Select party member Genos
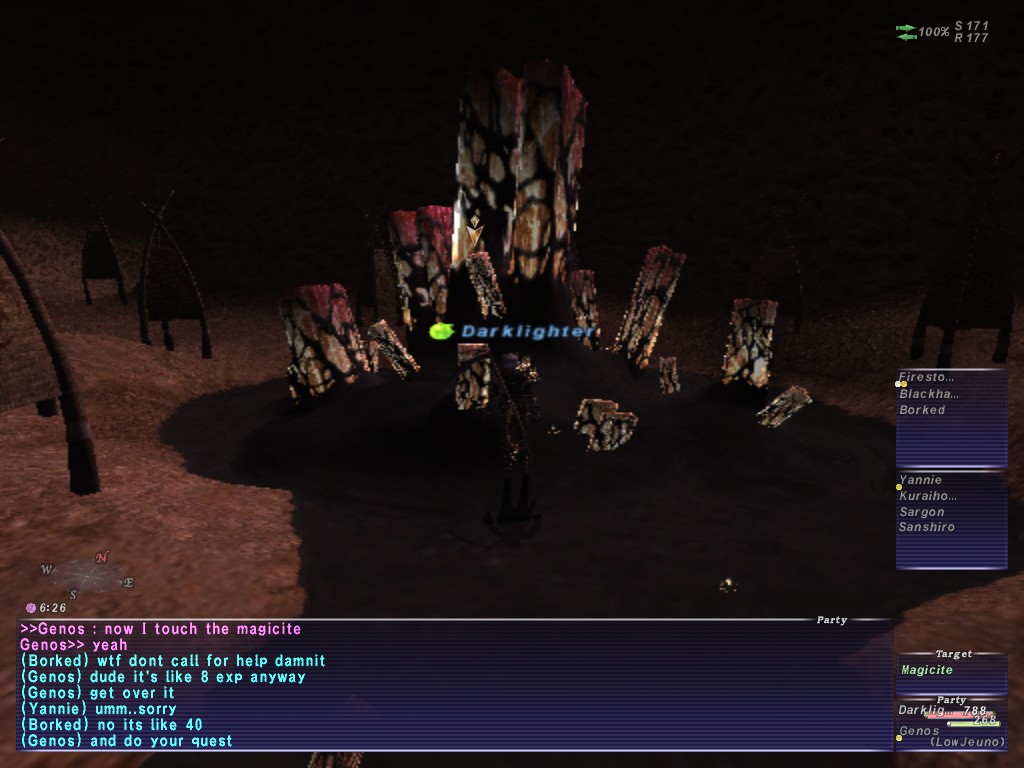The height and width of the screenshot is (768, 1024). click(x=920, y=731)
